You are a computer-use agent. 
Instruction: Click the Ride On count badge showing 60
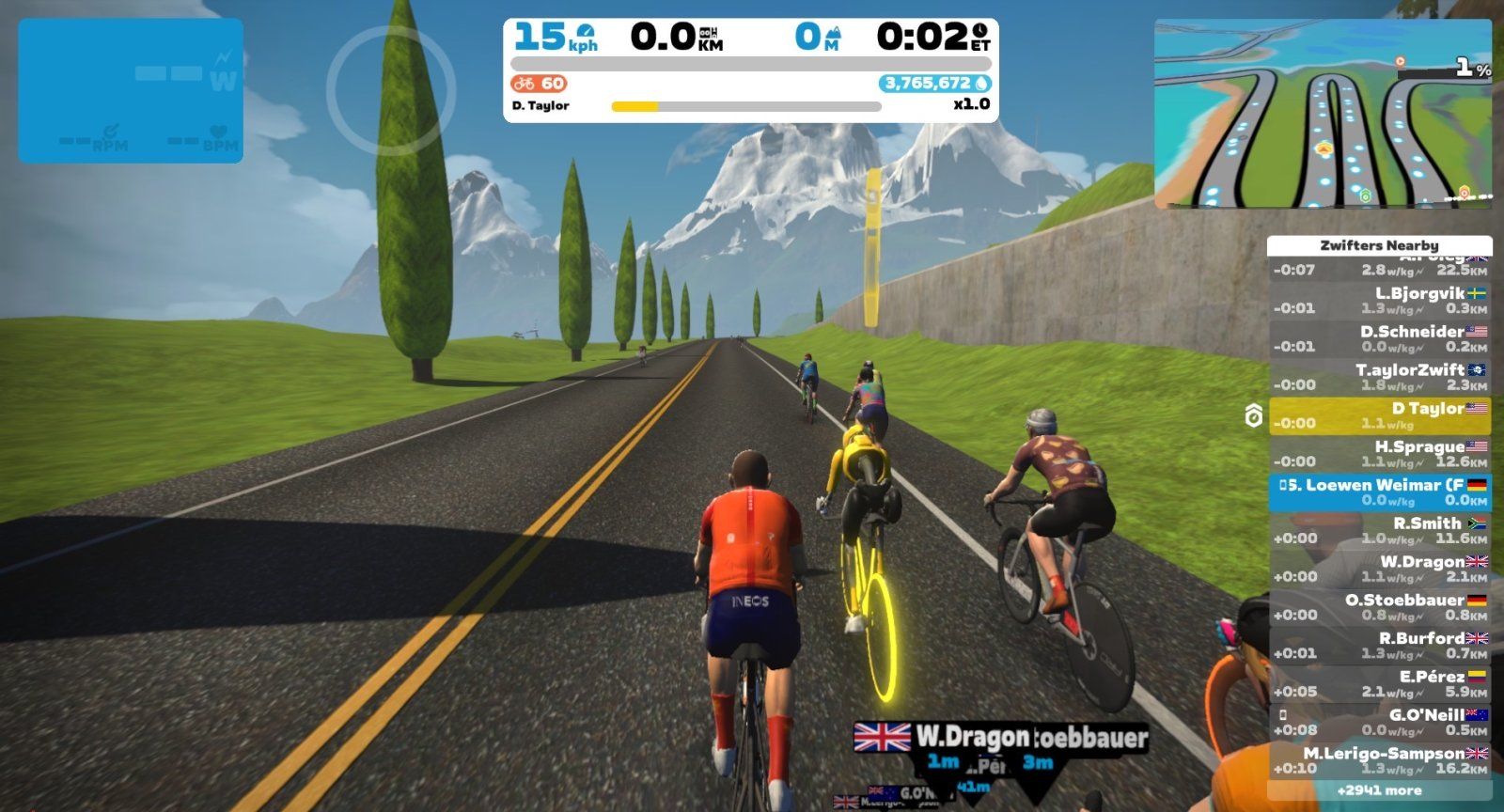point(540,84)
